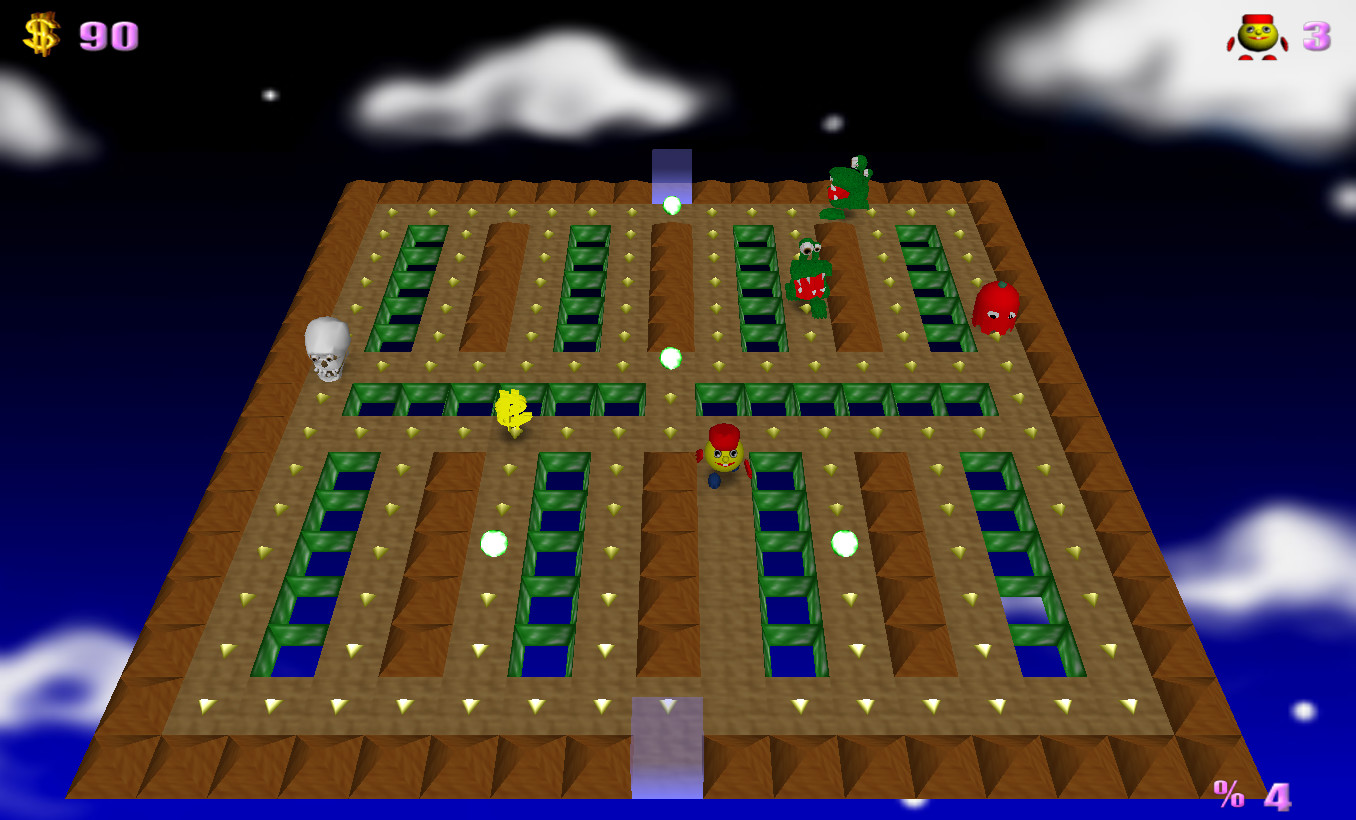The width and height of the screenshot is (1356, 820).
Task: Select the power pellet in the lower-left corridor
Action: click(x=492, y=542)
